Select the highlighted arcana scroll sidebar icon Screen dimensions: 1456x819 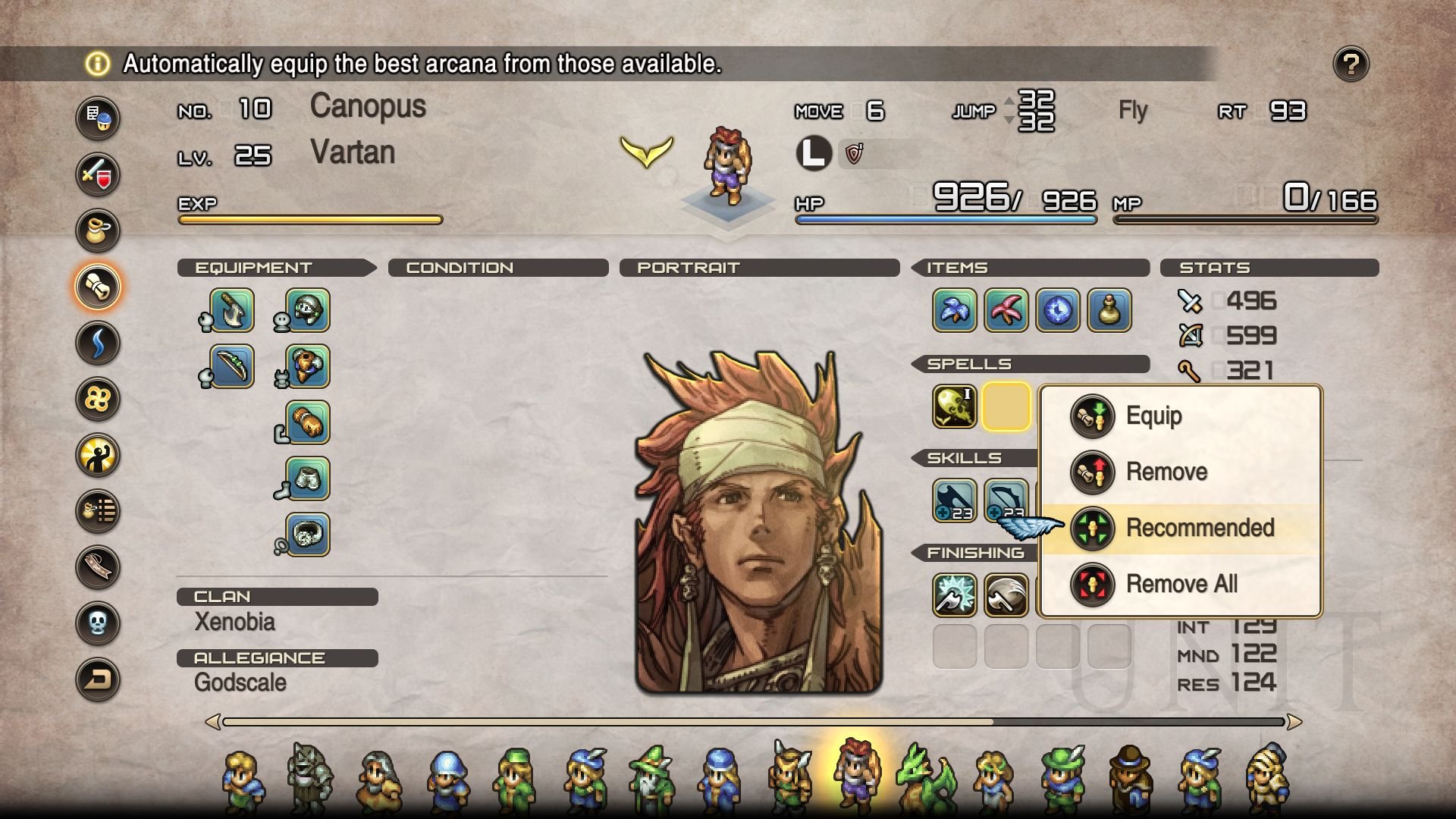[97, 287]
